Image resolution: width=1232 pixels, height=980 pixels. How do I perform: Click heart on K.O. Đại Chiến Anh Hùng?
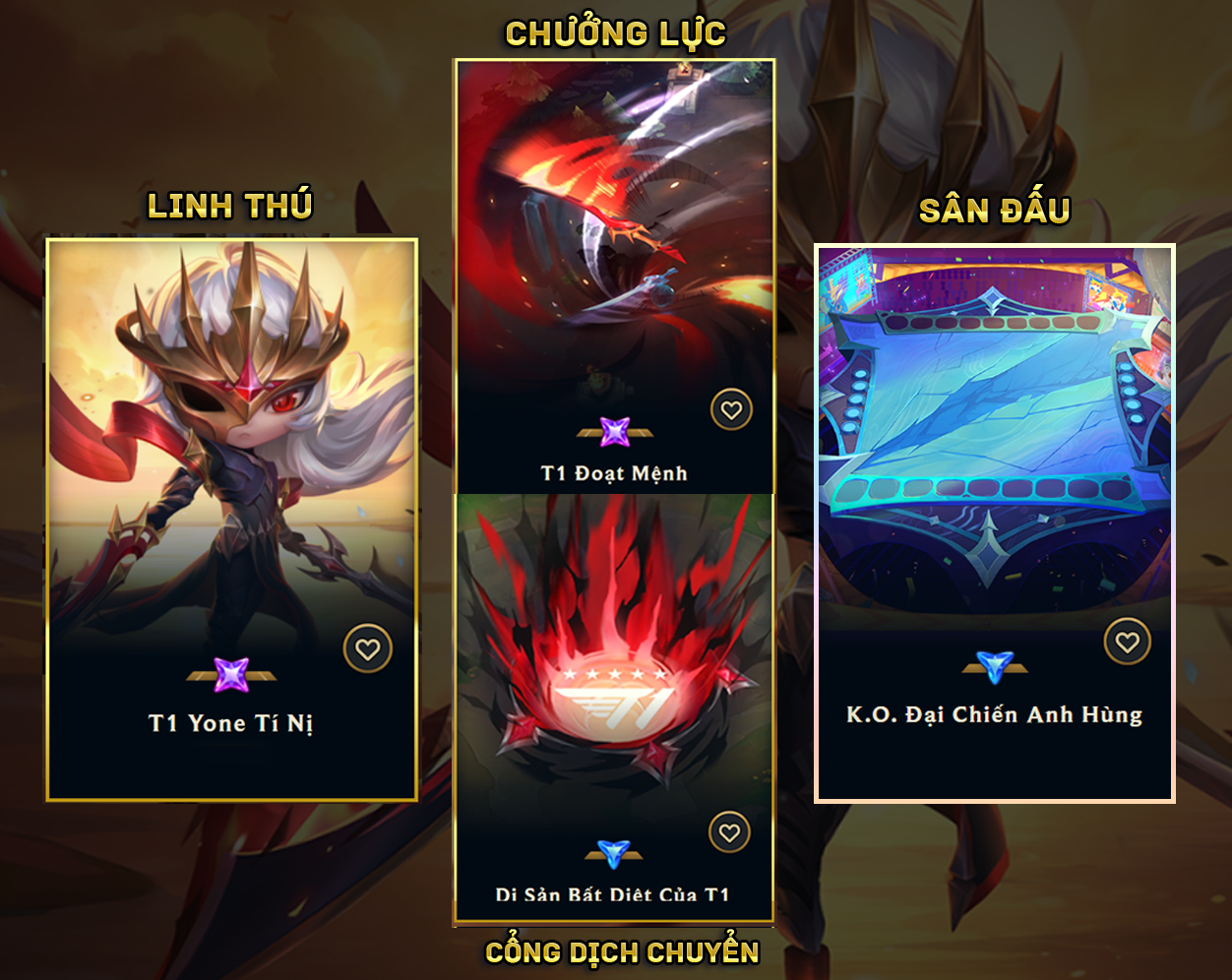[1128, 643]
